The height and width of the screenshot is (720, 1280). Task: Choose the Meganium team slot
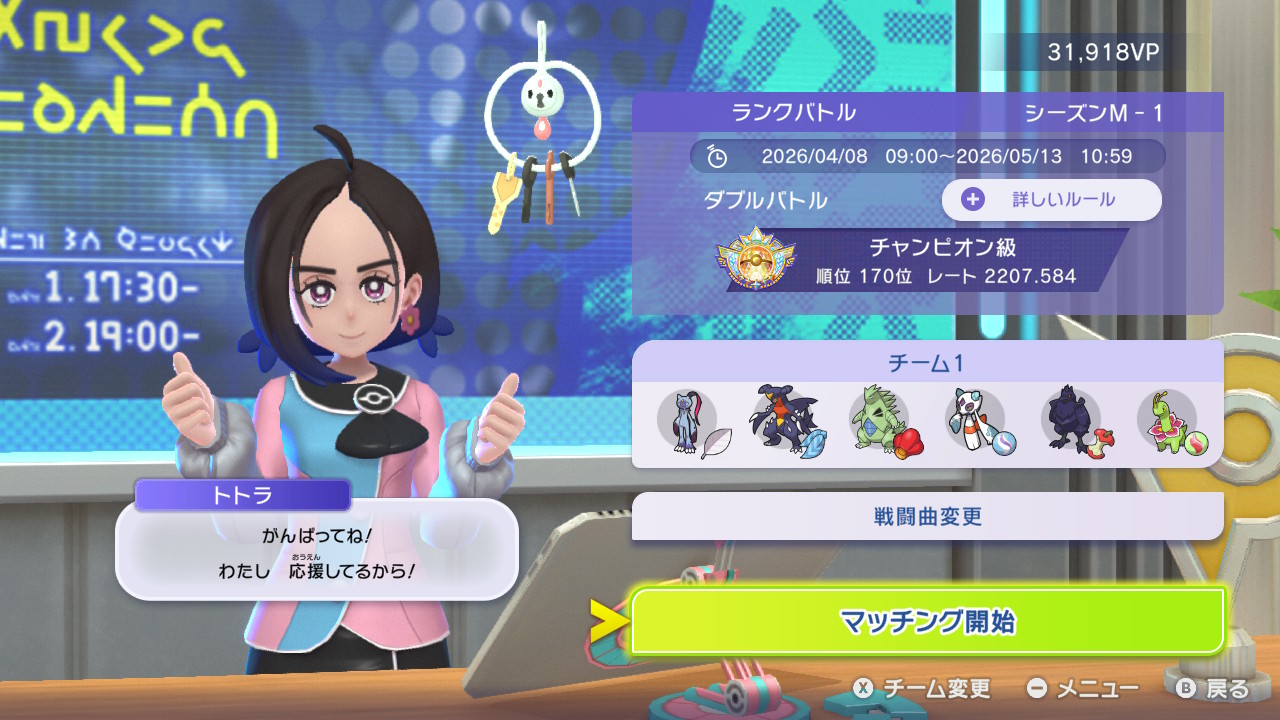tap(1168, 420)
